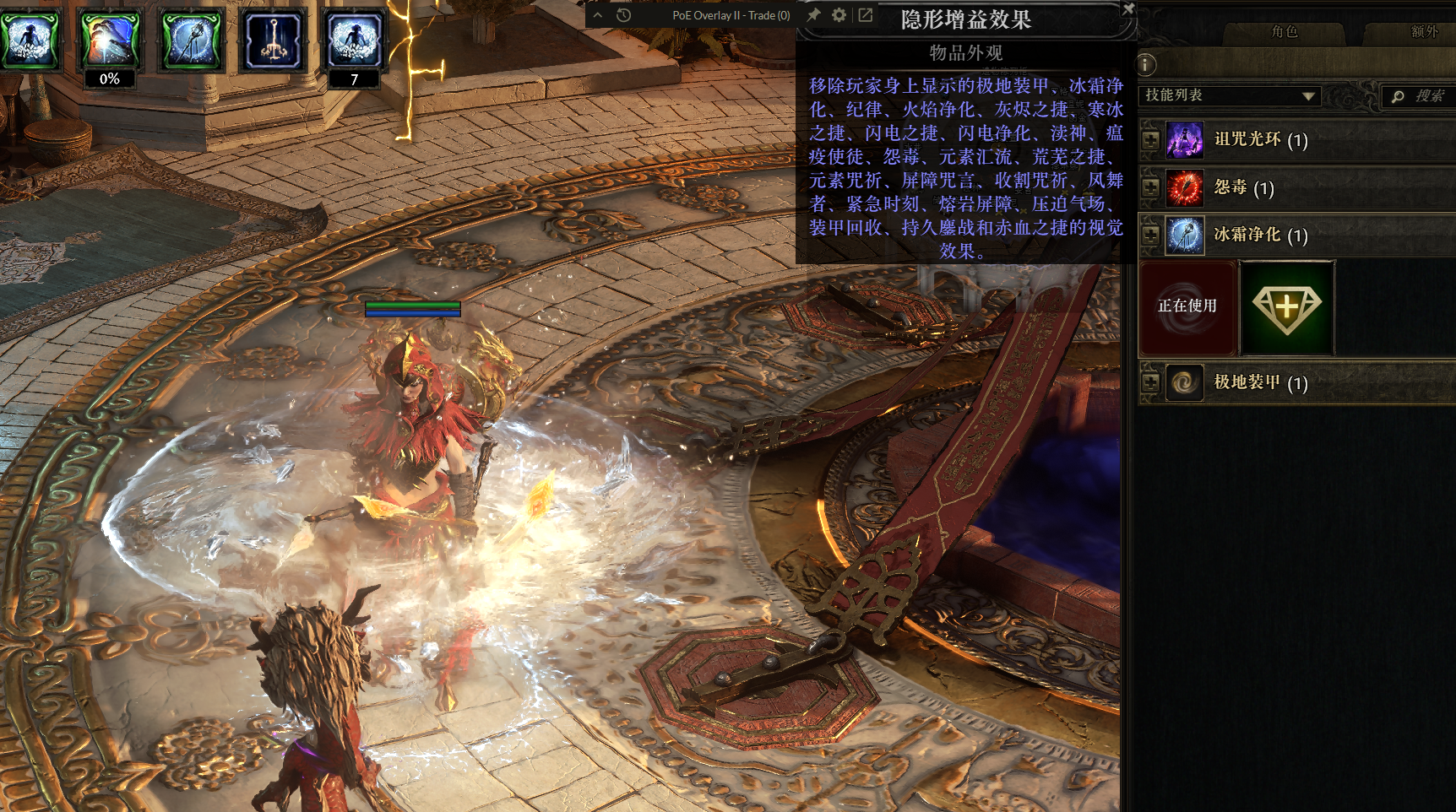Click the dark blue sword buff icon
The image size is (1456, 812).
272,41
